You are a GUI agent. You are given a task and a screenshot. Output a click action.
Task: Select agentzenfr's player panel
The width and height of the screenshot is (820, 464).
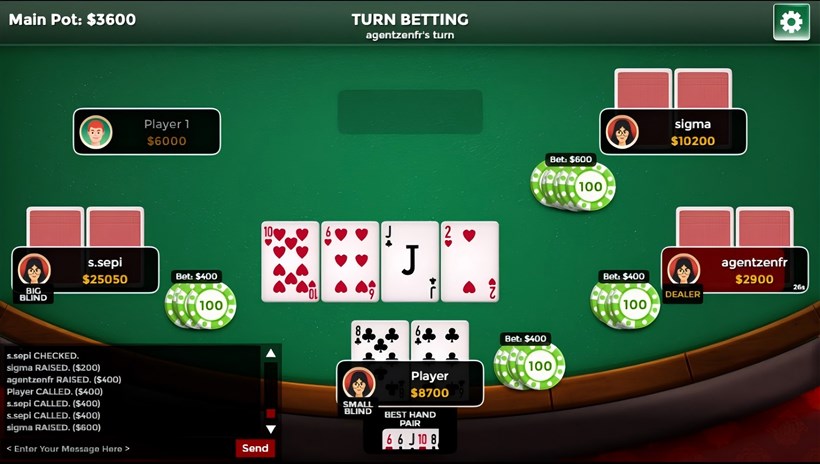pyautogui.click(x=735, y=270)
